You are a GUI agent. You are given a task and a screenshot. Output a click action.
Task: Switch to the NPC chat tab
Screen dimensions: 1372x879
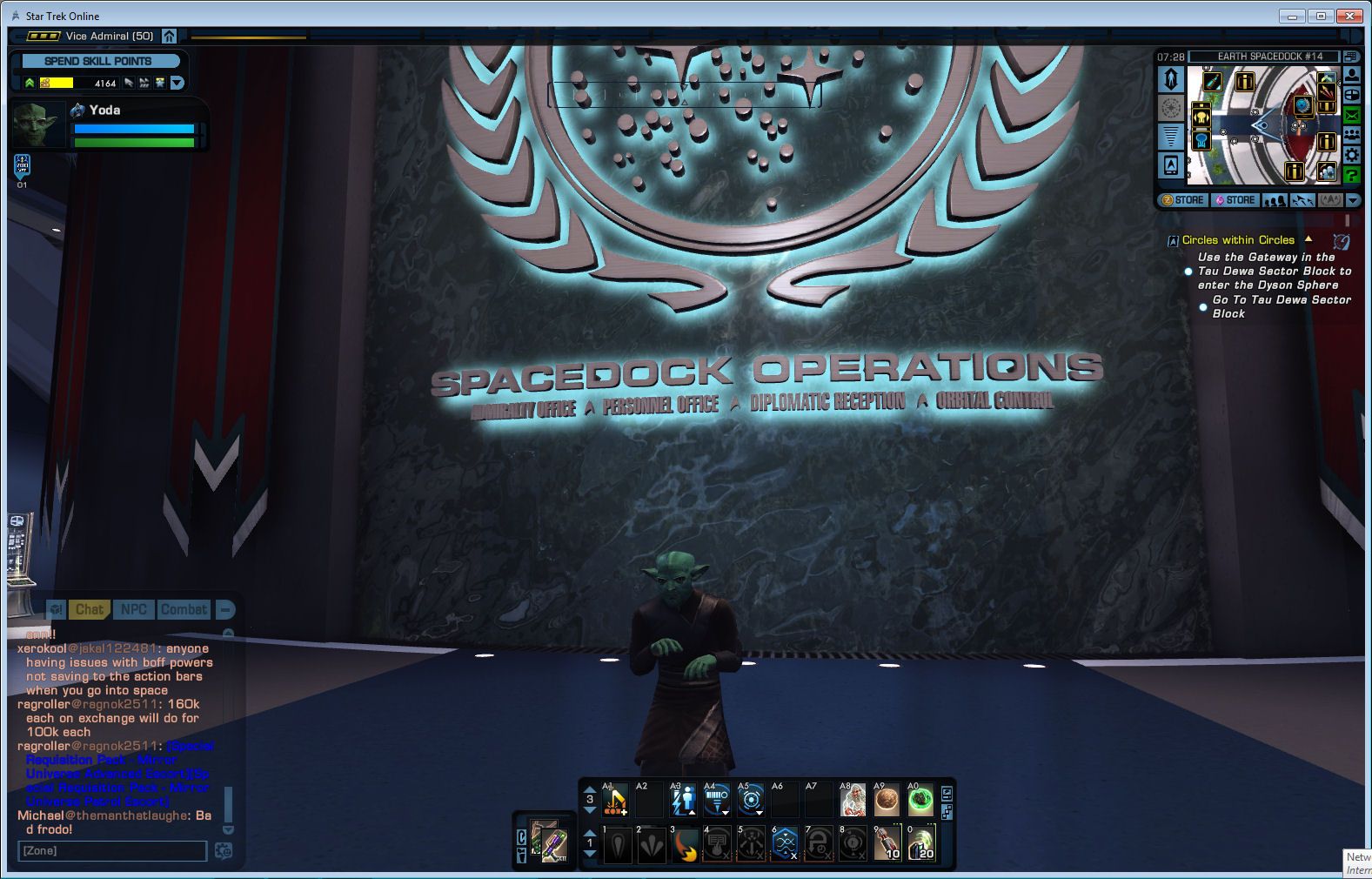[x=133, y=609]
